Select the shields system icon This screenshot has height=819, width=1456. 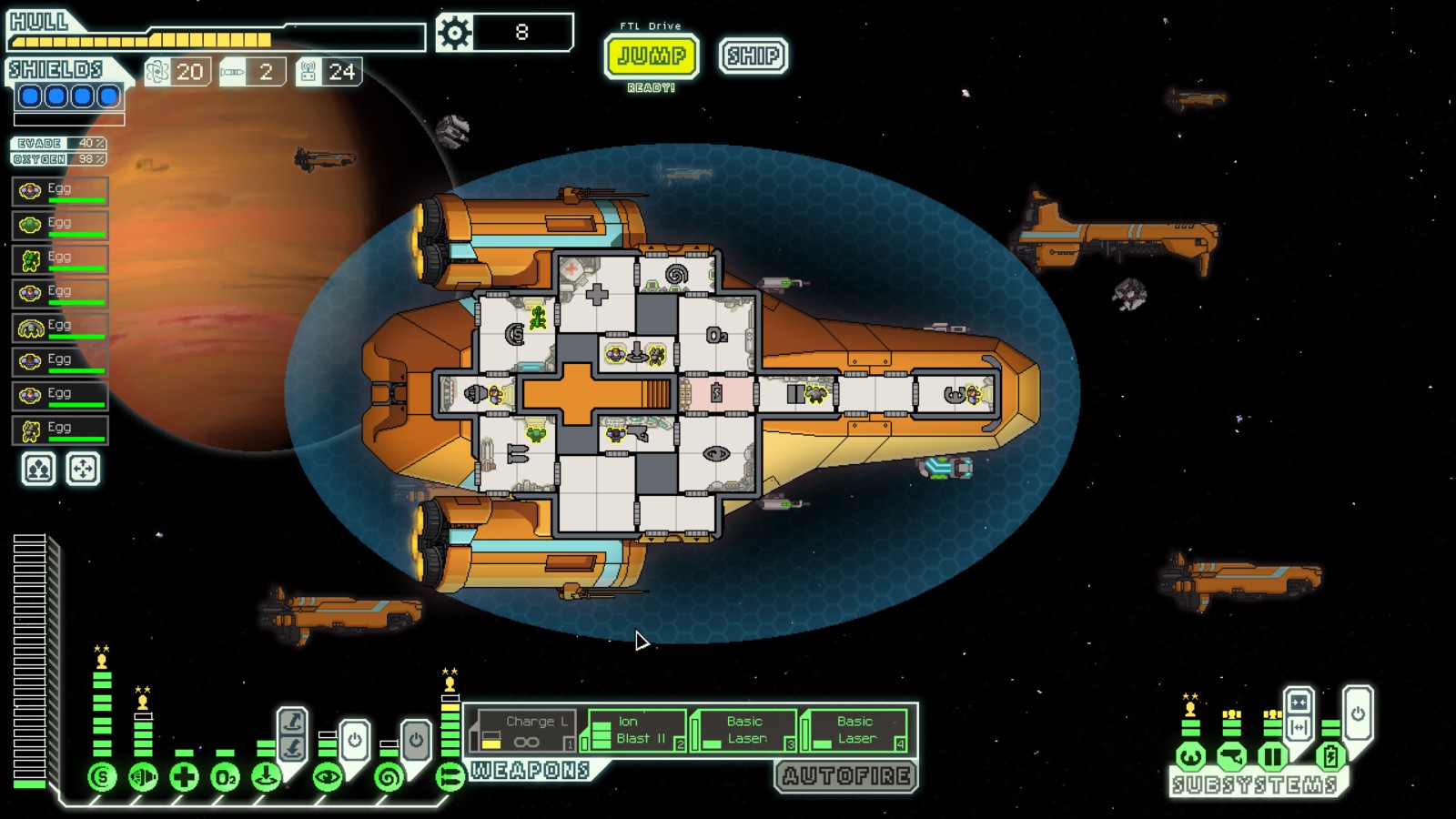102,777
